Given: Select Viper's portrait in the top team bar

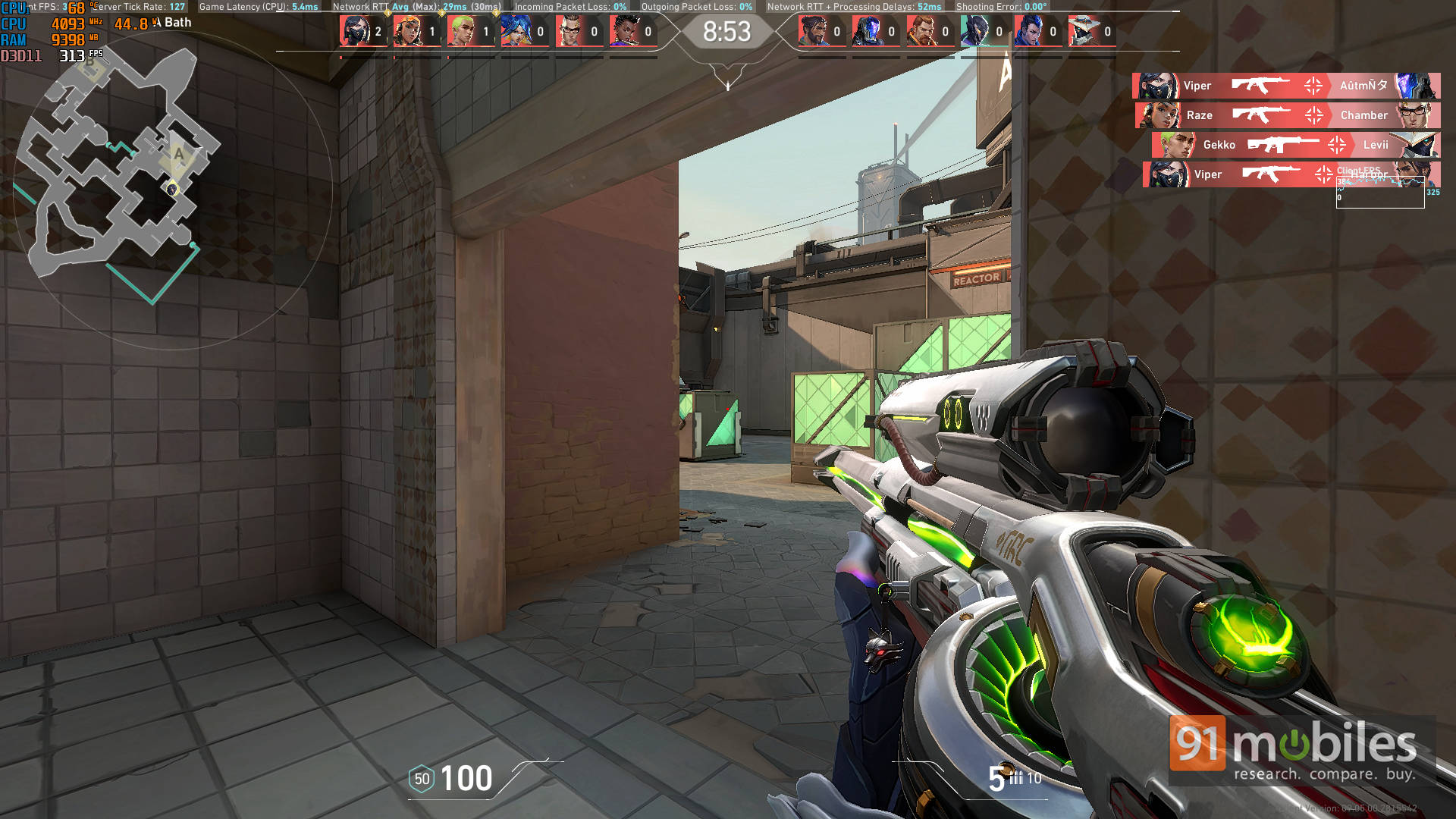Looking at the screenshot, I should [x=355, y=32].
